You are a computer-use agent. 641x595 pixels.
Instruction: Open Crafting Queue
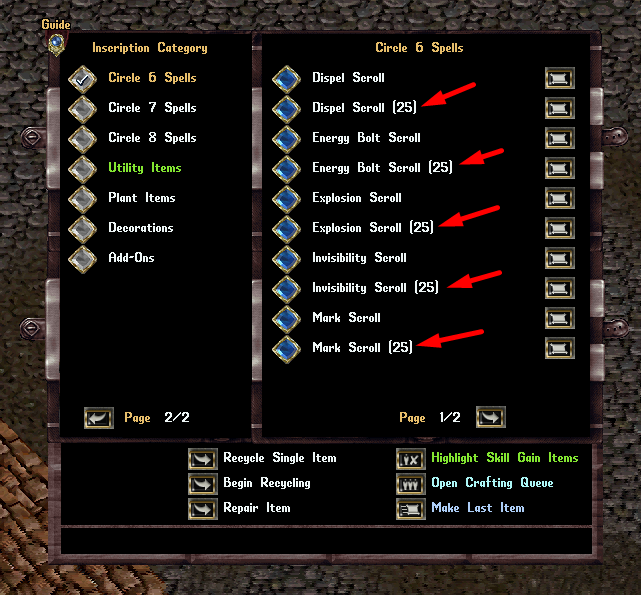pyautogui.click(x=411, y=483)
